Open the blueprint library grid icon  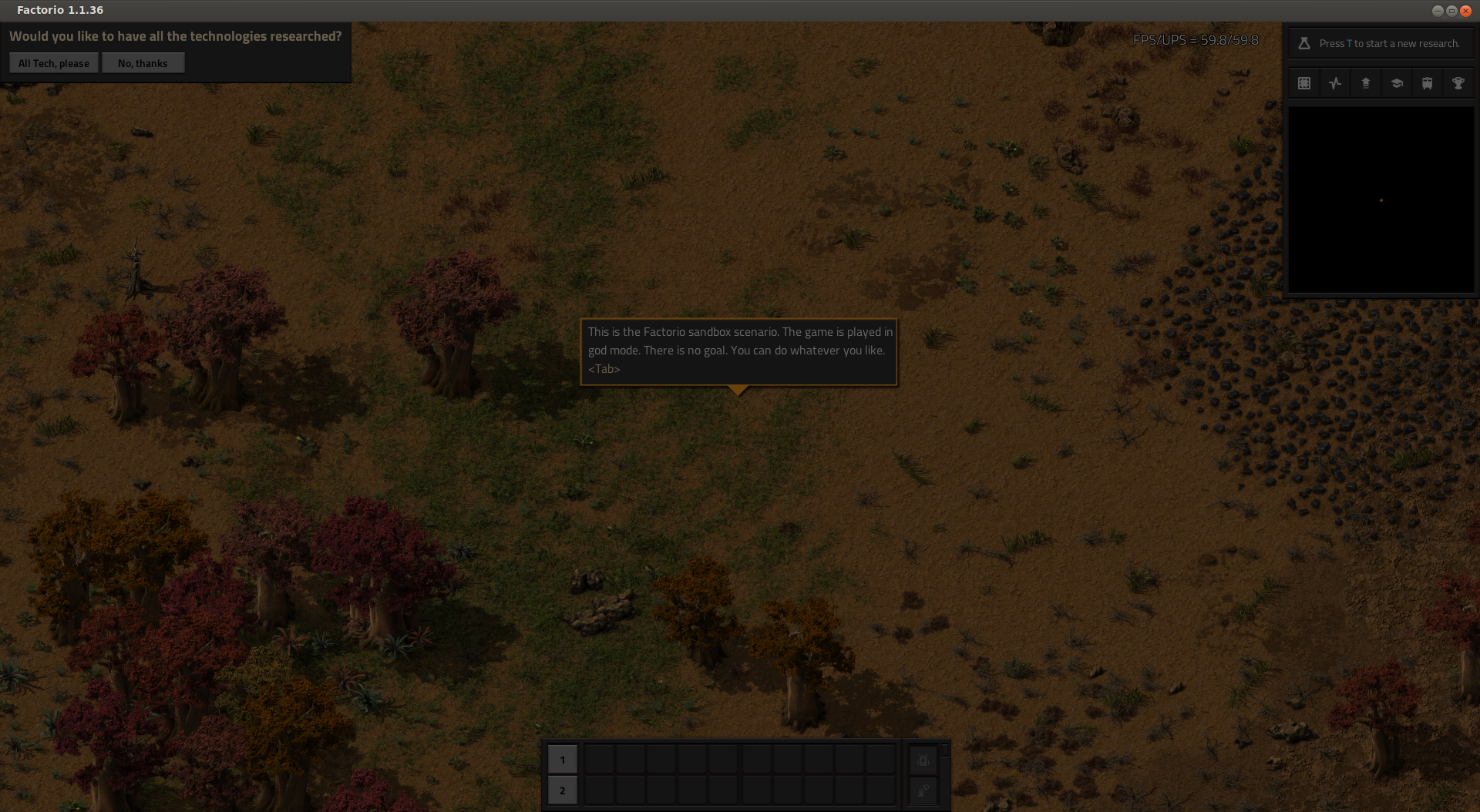click(1304, 83)
